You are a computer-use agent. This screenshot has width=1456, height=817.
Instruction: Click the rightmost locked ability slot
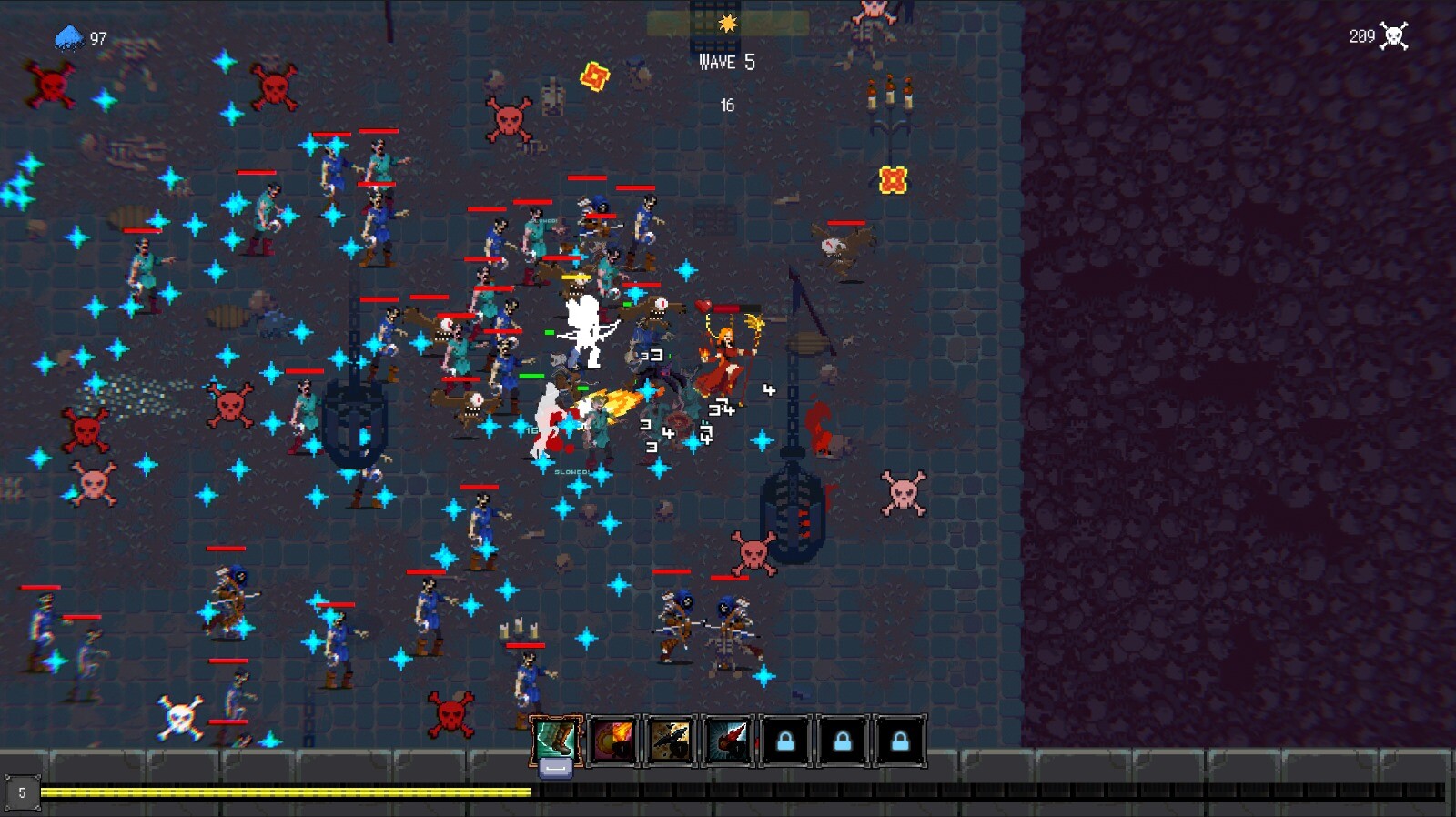coord(903,739)
